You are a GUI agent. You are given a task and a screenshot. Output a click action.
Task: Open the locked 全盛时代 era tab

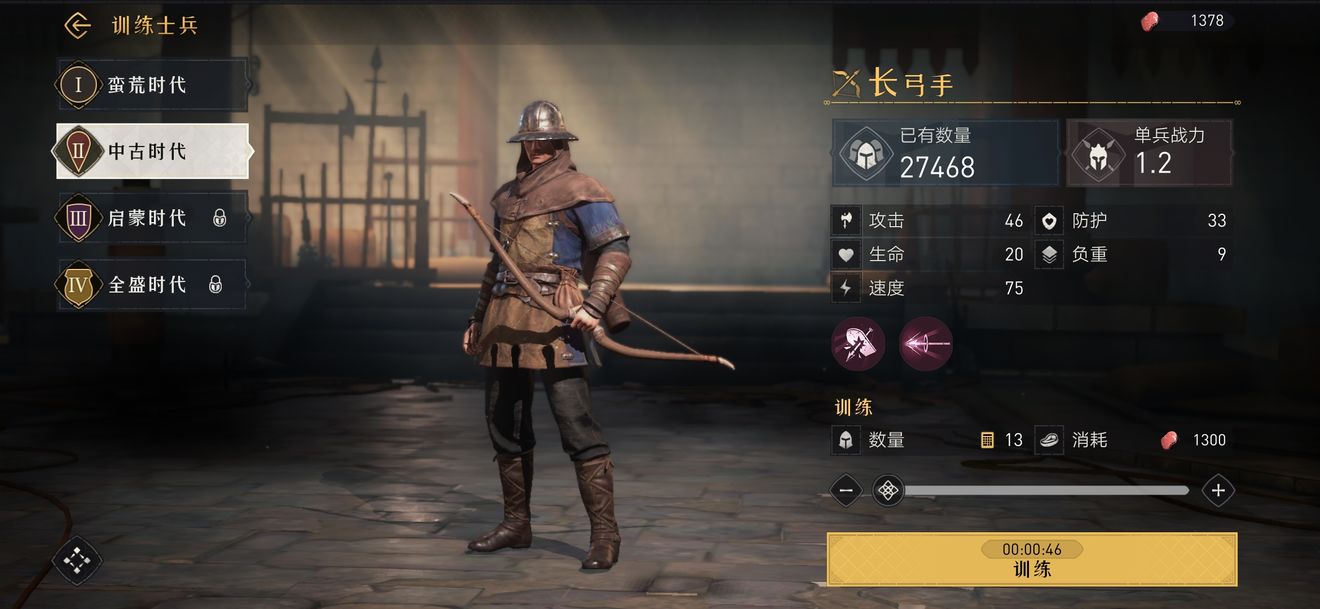pyautogui.click(x=150, y=285)
